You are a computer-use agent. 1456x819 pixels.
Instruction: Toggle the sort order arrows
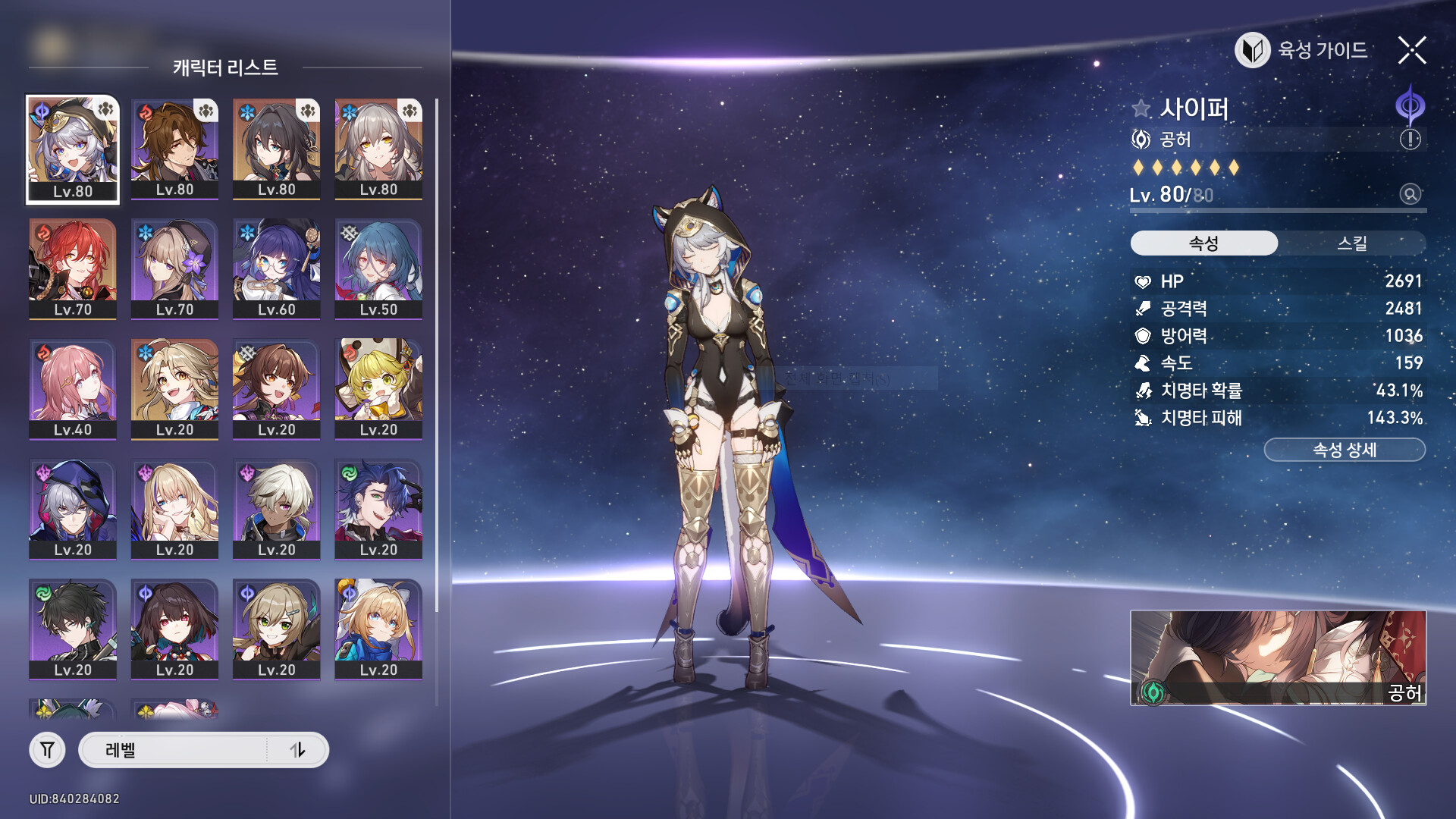point(297,750)
